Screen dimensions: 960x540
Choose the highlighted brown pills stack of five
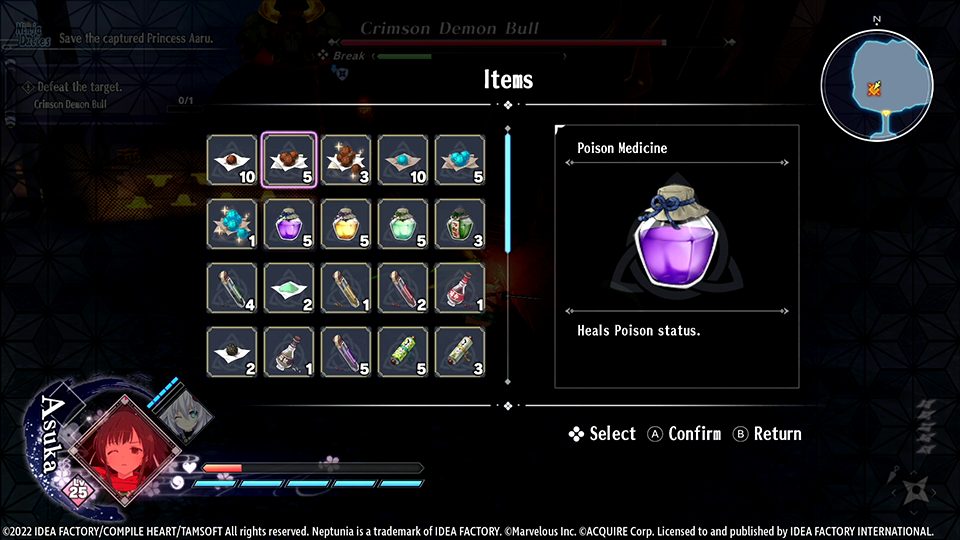pos(289,160)
